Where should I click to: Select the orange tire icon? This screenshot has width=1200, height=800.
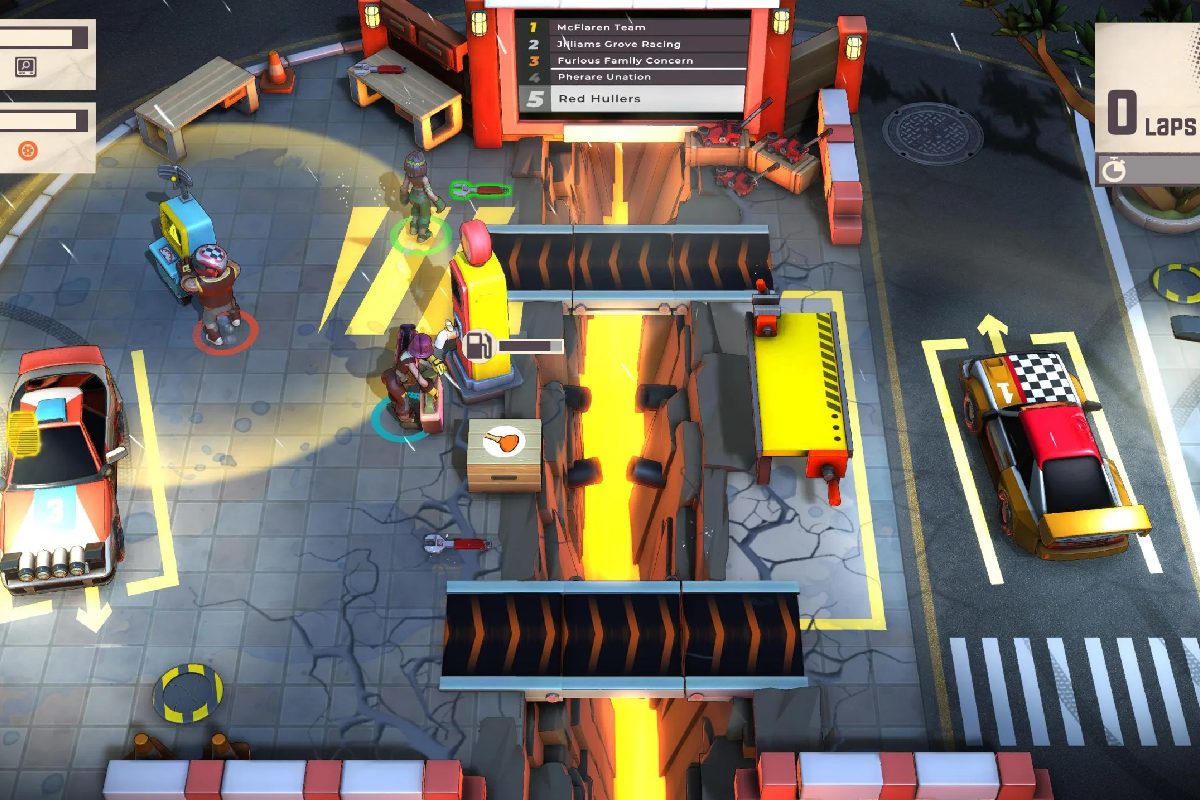point(28,151)
